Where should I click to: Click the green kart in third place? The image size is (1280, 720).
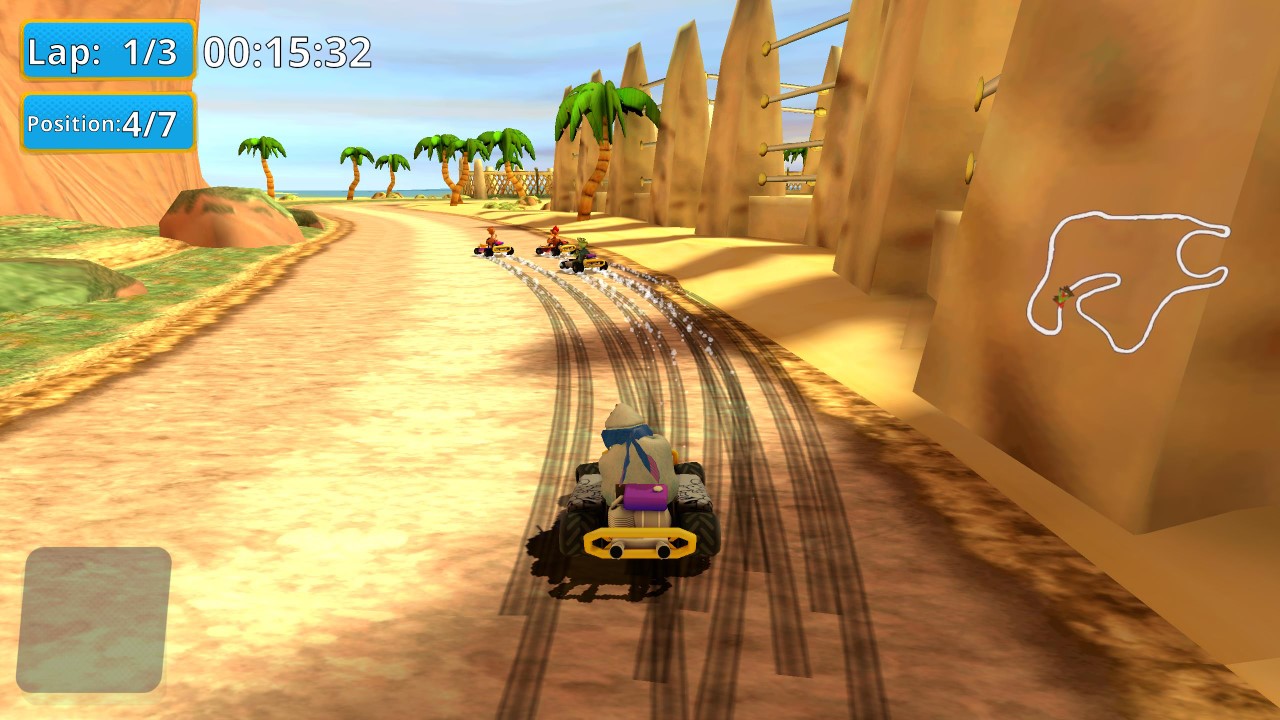point(585,259)
